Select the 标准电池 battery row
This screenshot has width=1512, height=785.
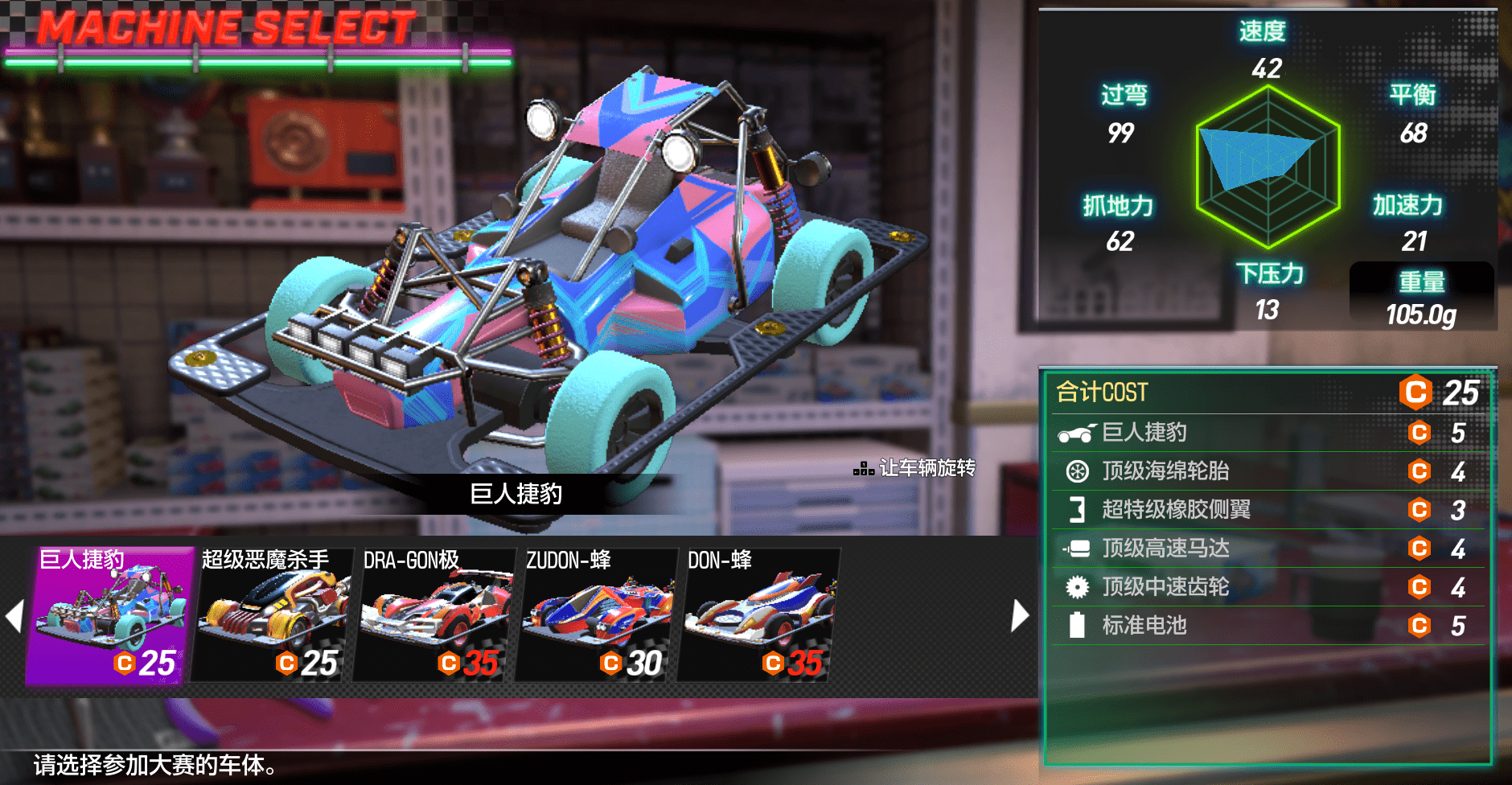(x=1268, y=626)
